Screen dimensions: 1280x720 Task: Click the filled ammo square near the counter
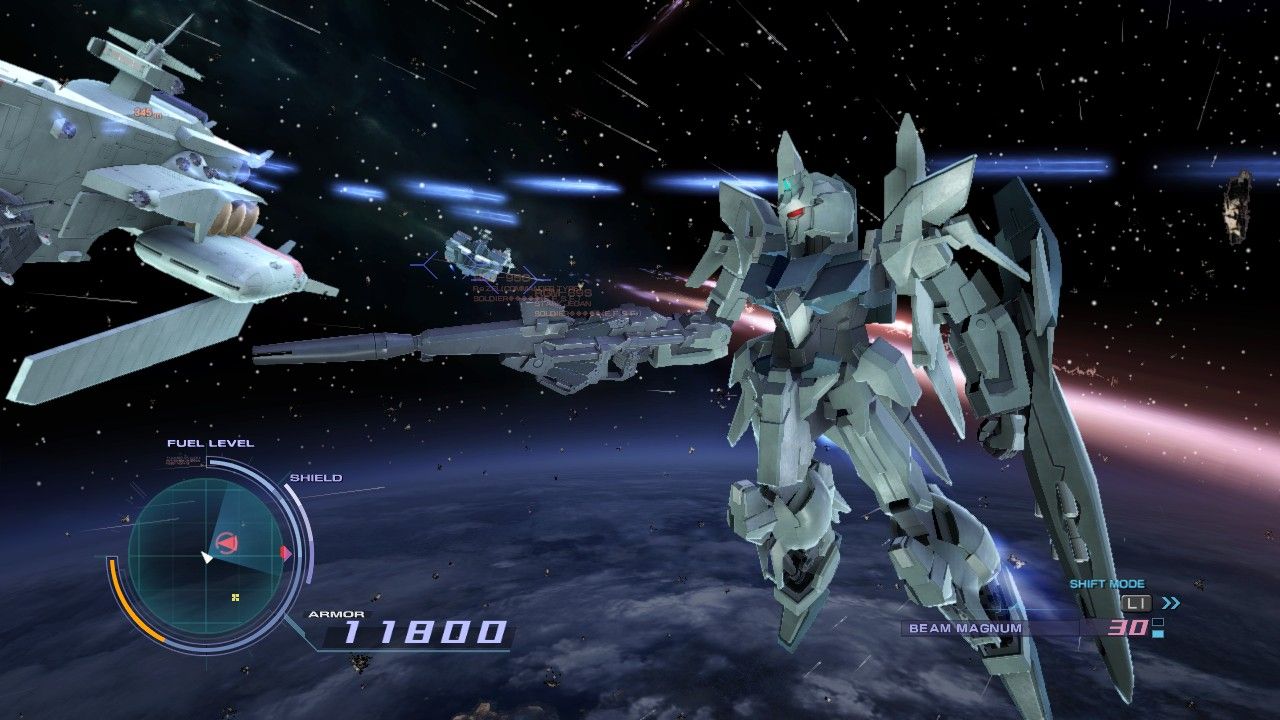(x=1158, y=633)
